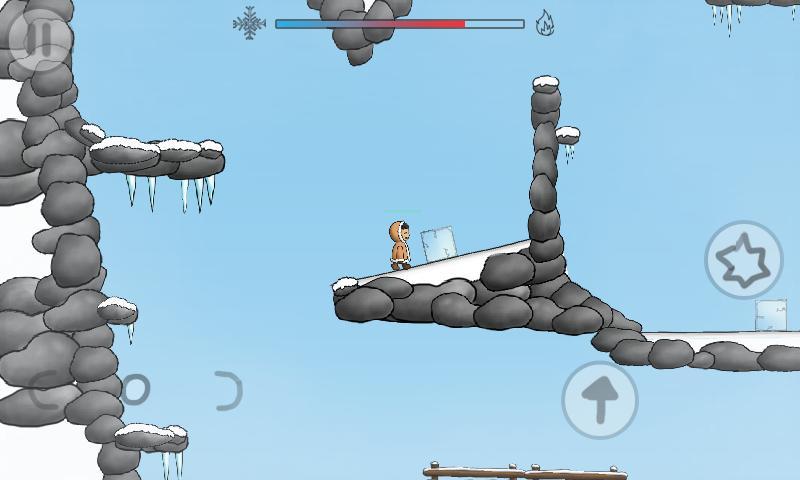This screenshot has height=480, width=800.
Task: Activate the star-shaped action button
Action: click(743, 260)
